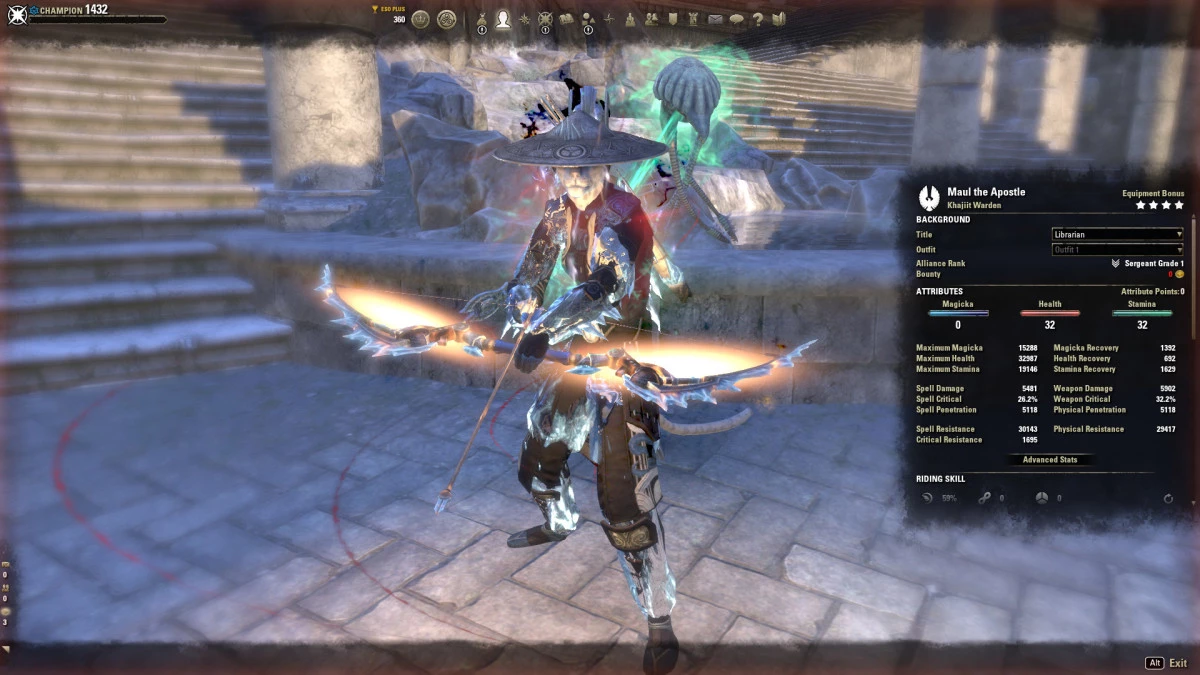Open the mail envelope icon

click(x=716, y=19)
